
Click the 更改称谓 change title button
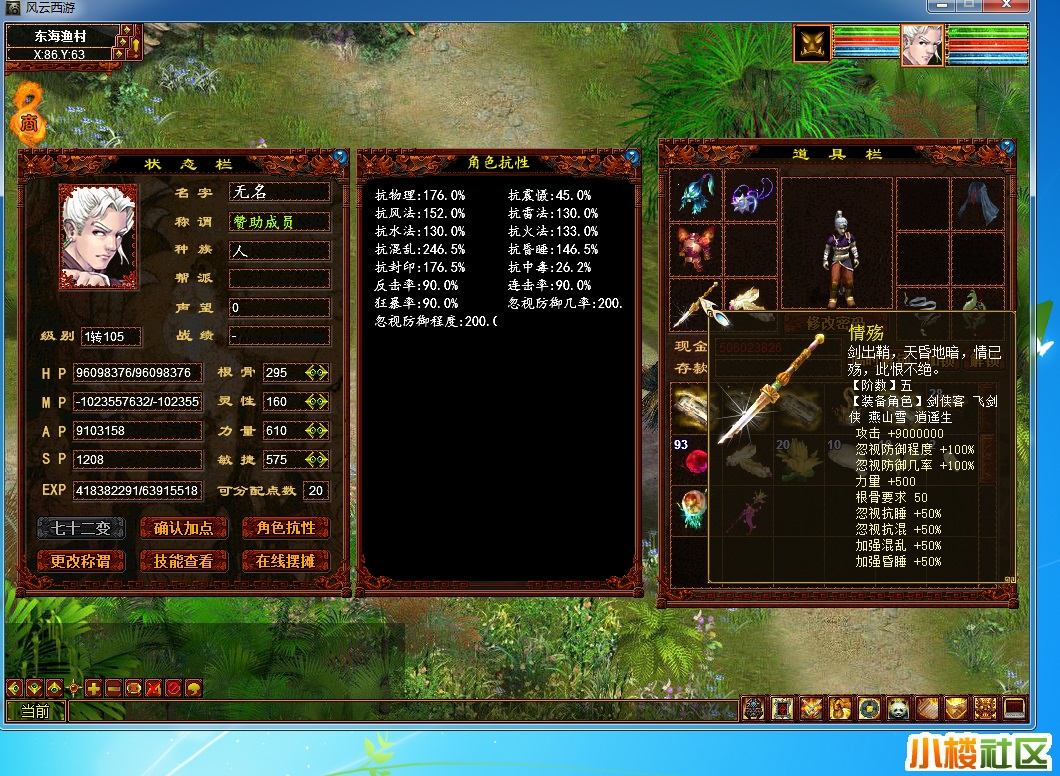coord(81,561)
